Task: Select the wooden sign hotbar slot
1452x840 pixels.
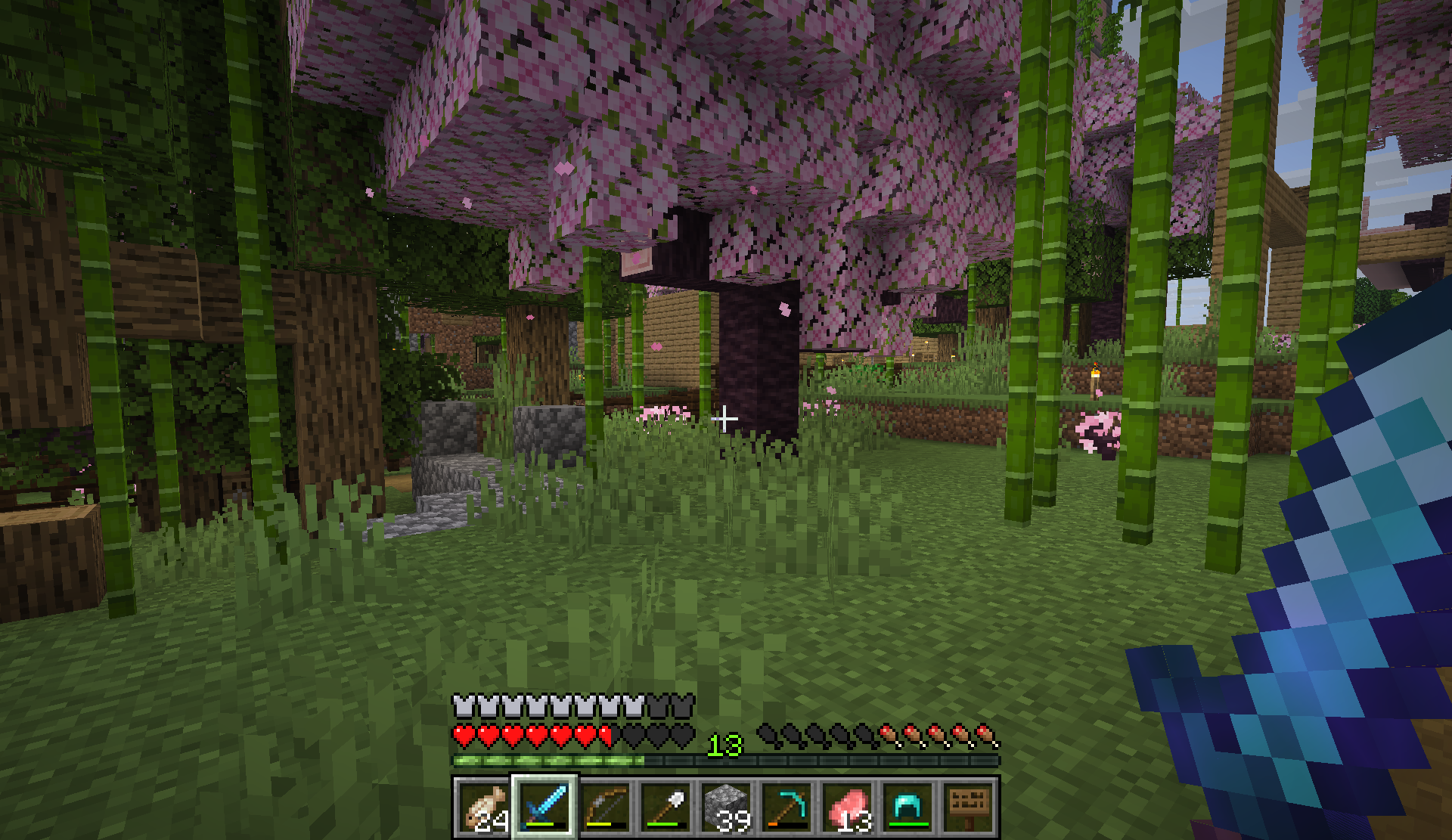Action: [968, 806]
